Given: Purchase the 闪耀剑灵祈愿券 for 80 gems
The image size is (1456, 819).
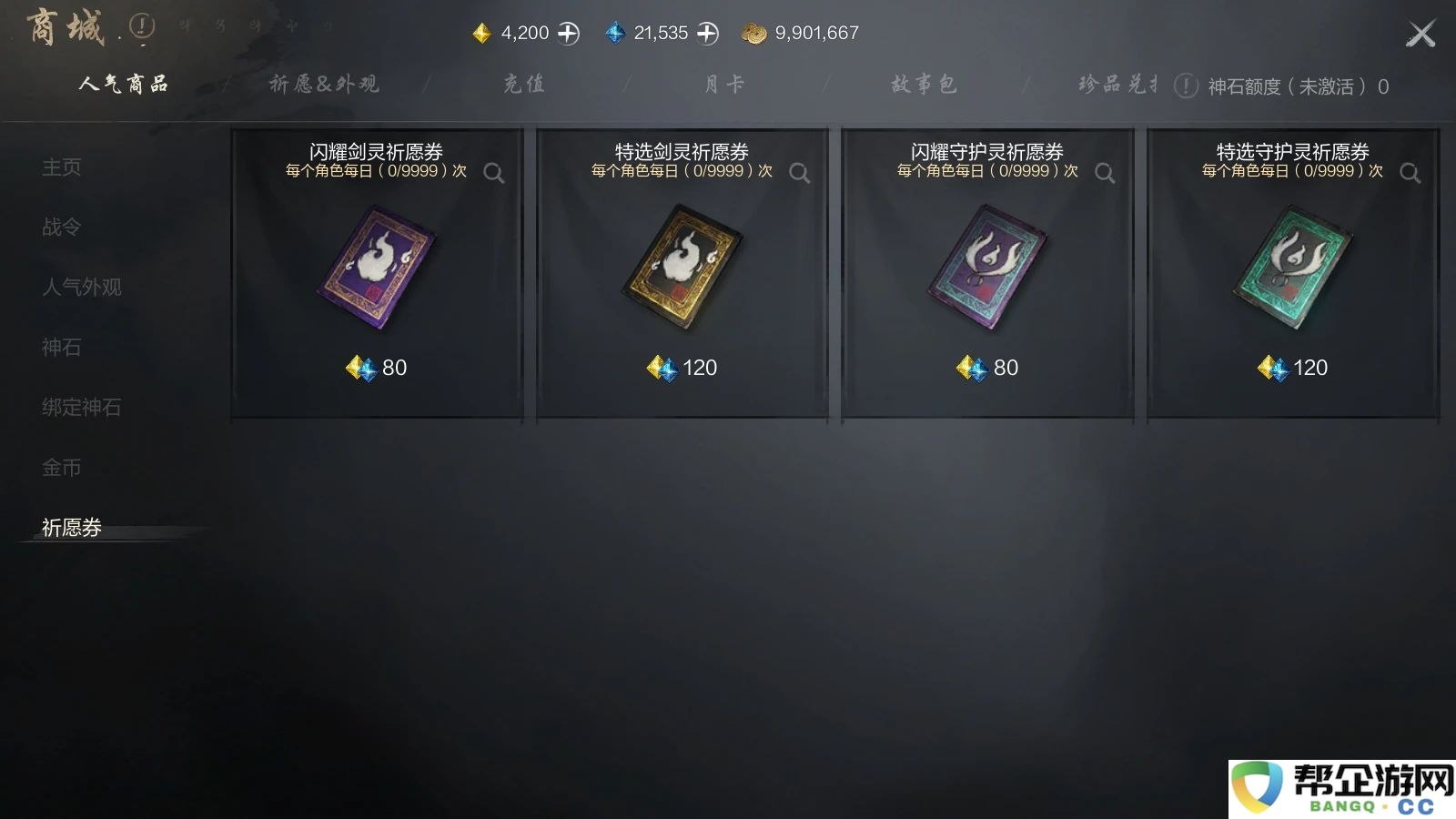Looking at the screenshot, I should coord(376,368).
